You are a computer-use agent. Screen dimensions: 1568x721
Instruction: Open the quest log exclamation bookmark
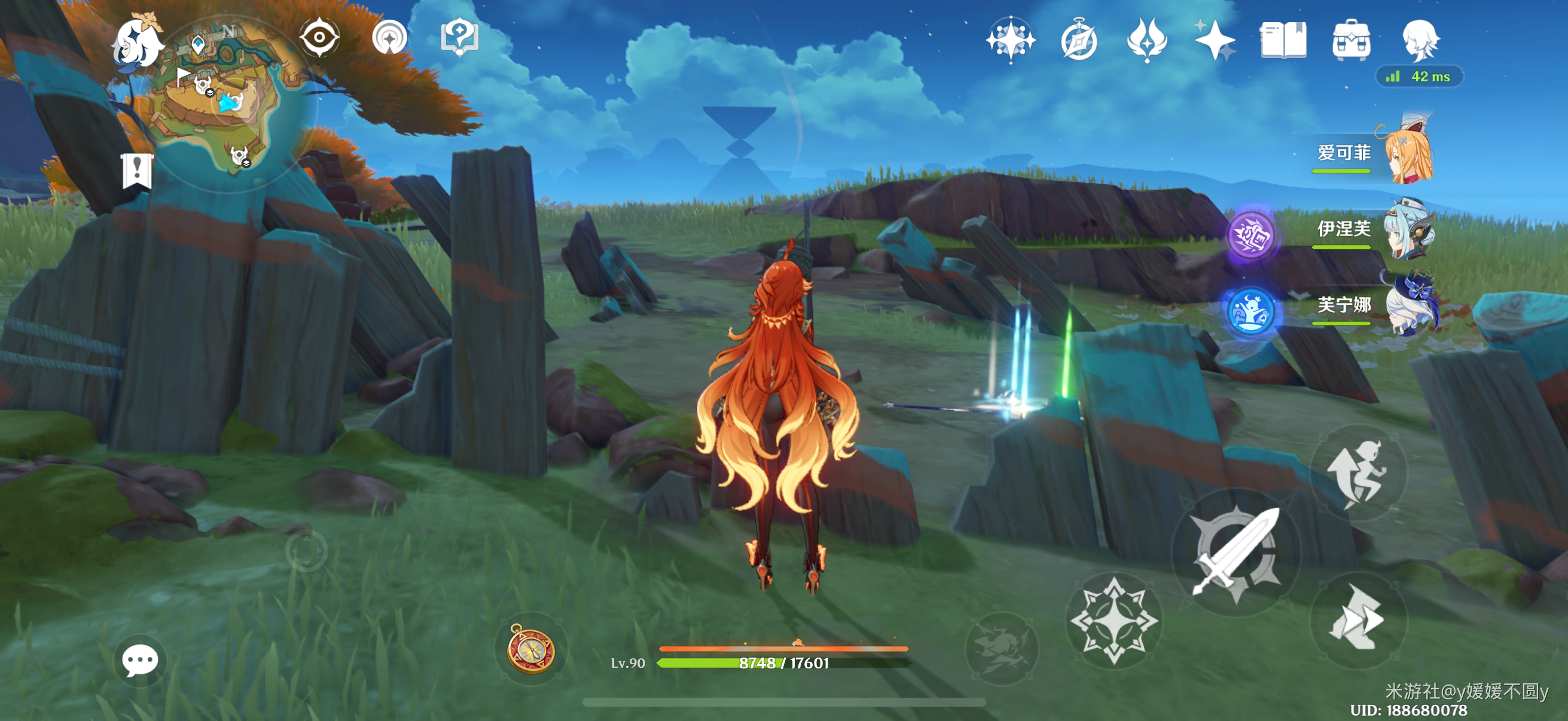point(137,170)
